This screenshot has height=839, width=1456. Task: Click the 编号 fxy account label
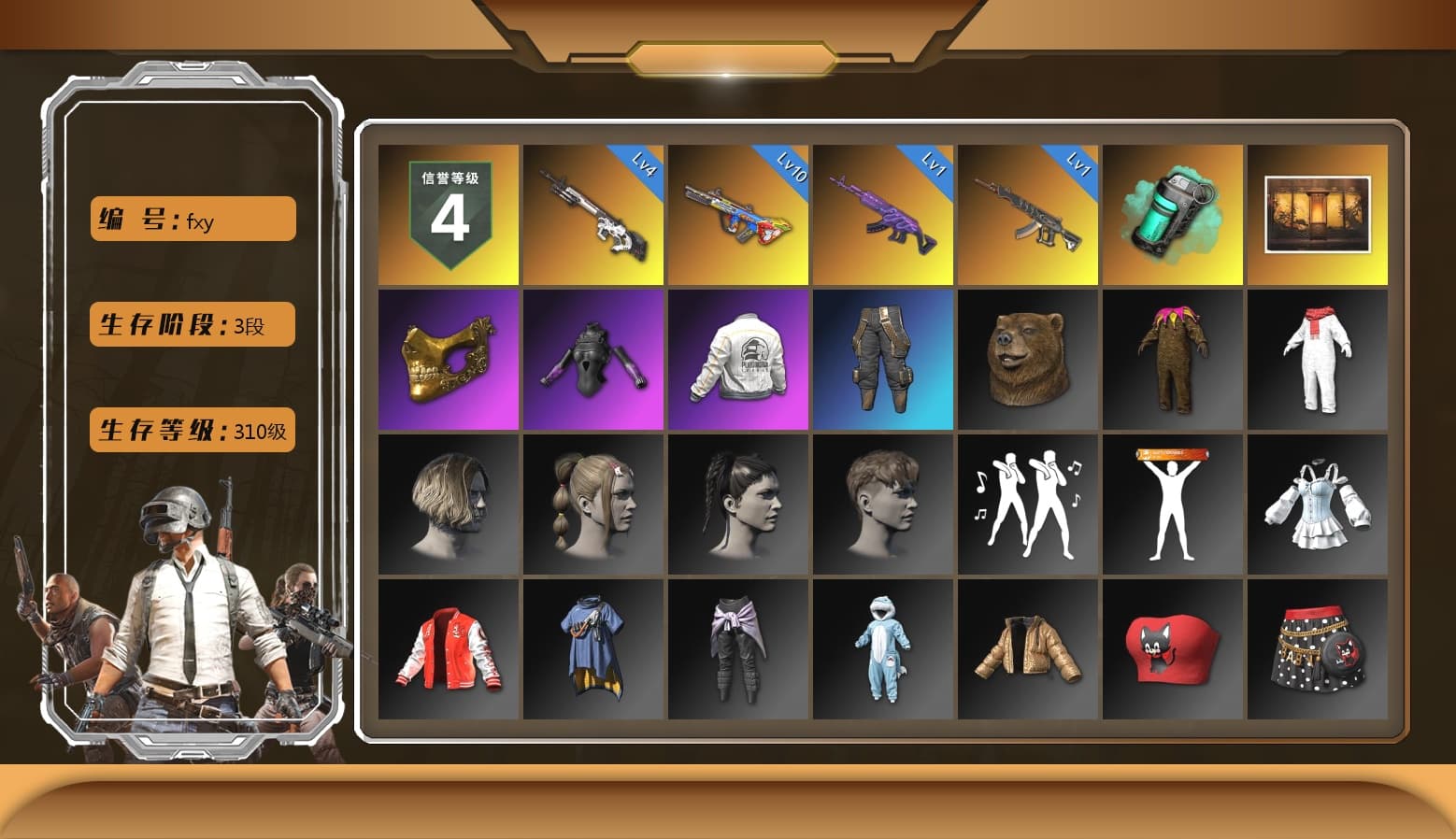pyautogui.click(x=192, y=219)
